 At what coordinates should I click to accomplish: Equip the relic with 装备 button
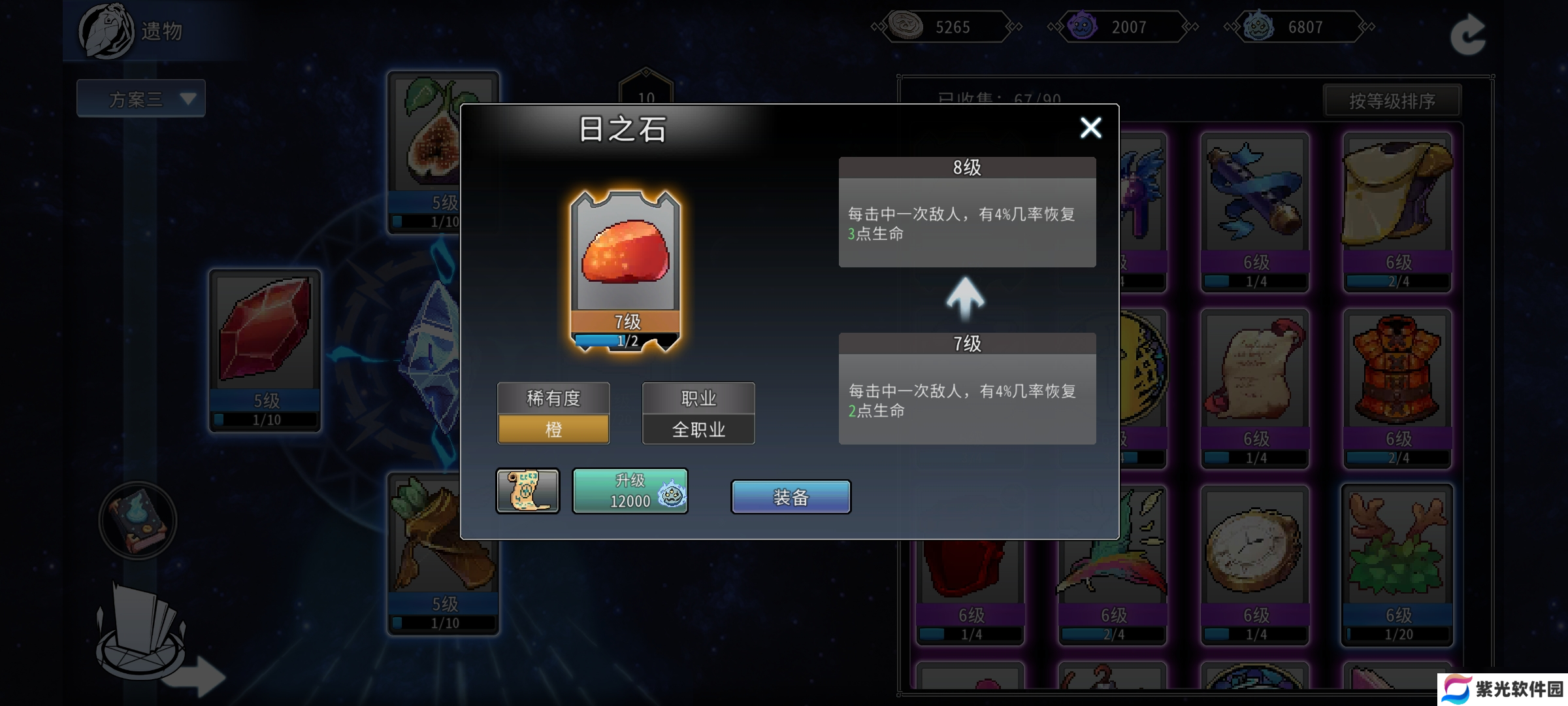point(791,497)
